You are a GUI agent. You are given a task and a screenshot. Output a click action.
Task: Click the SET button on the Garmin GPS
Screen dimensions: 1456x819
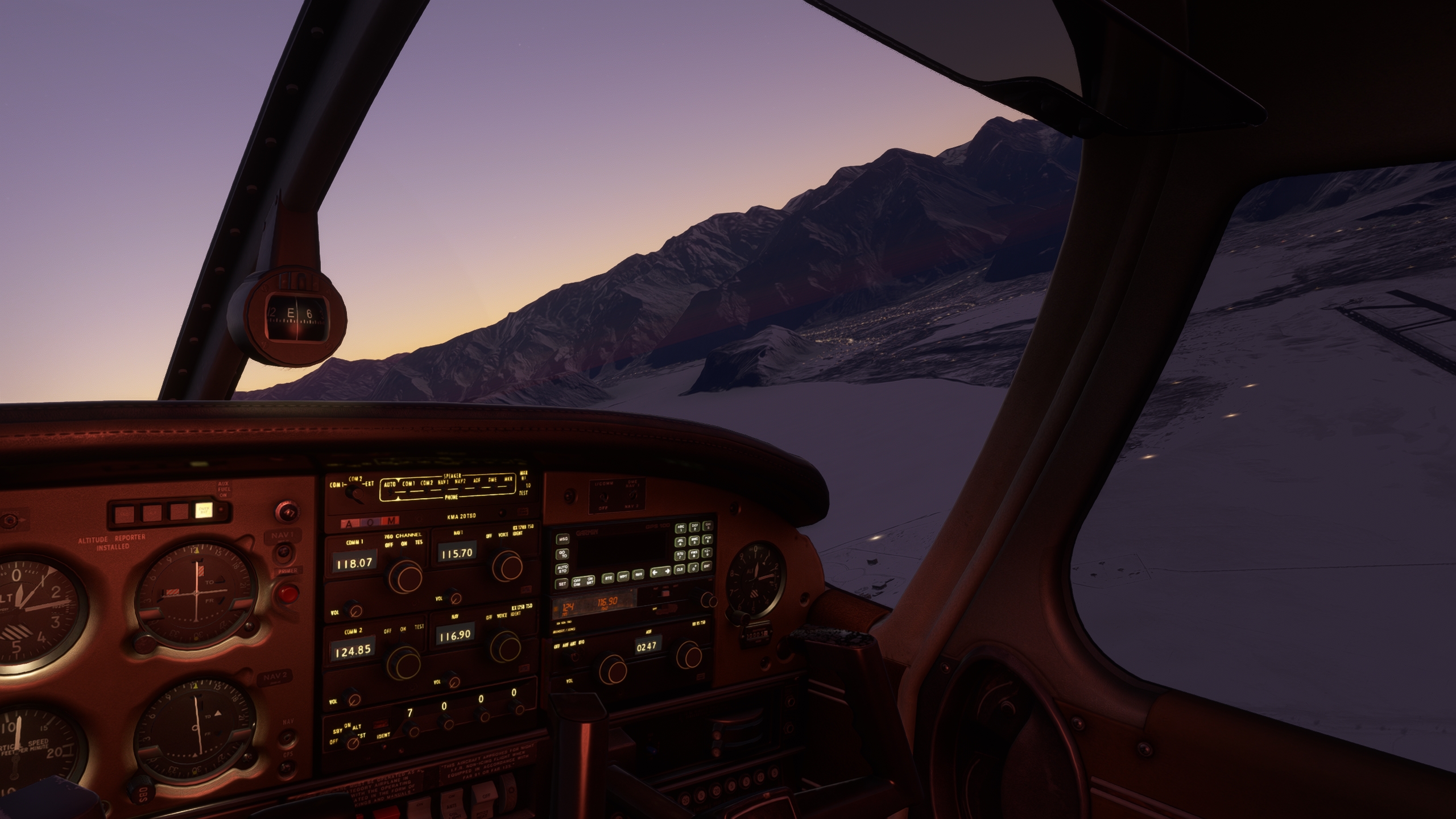click(x=562, y=584)
